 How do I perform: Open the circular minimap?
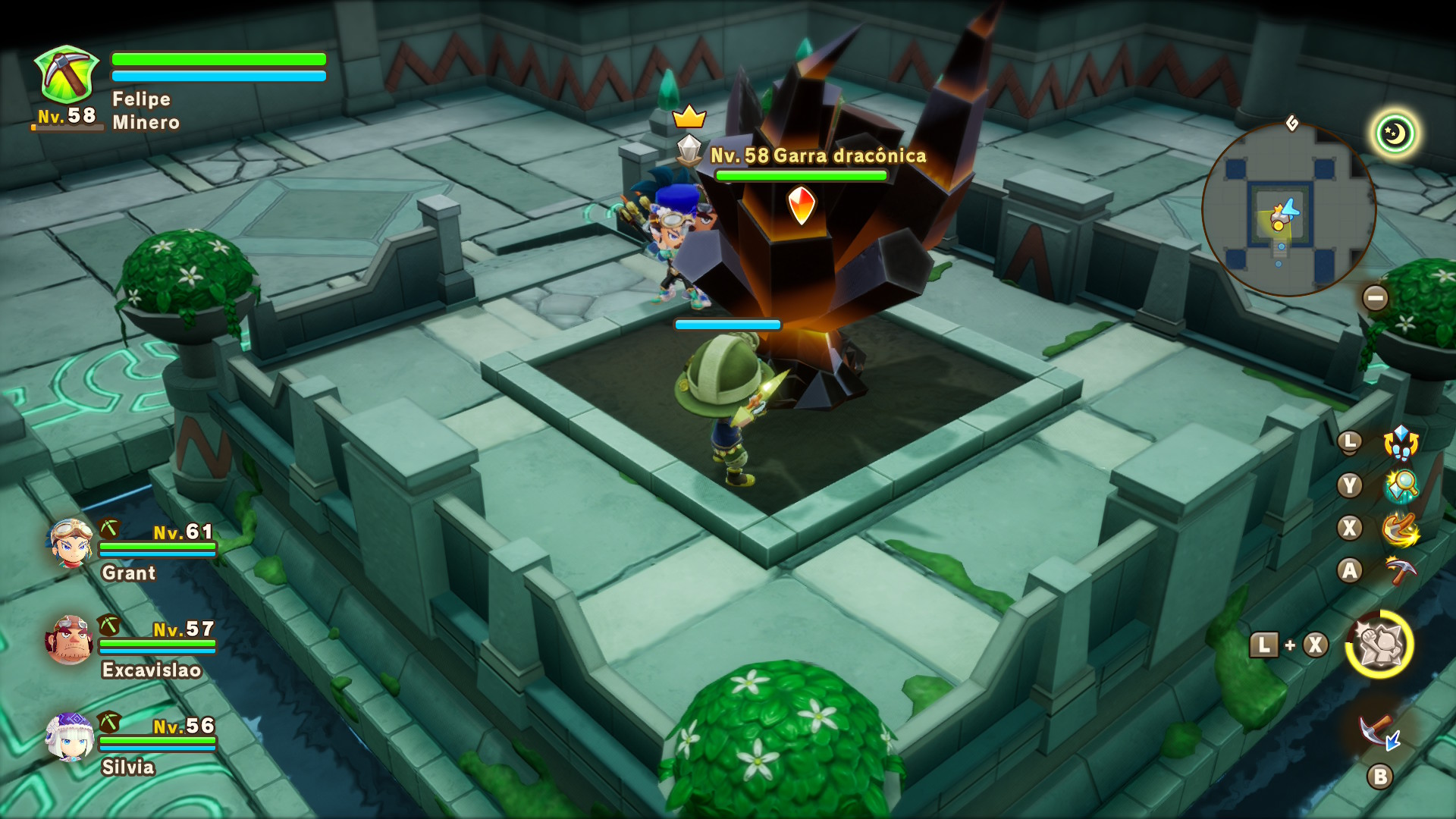point(1288,209)
